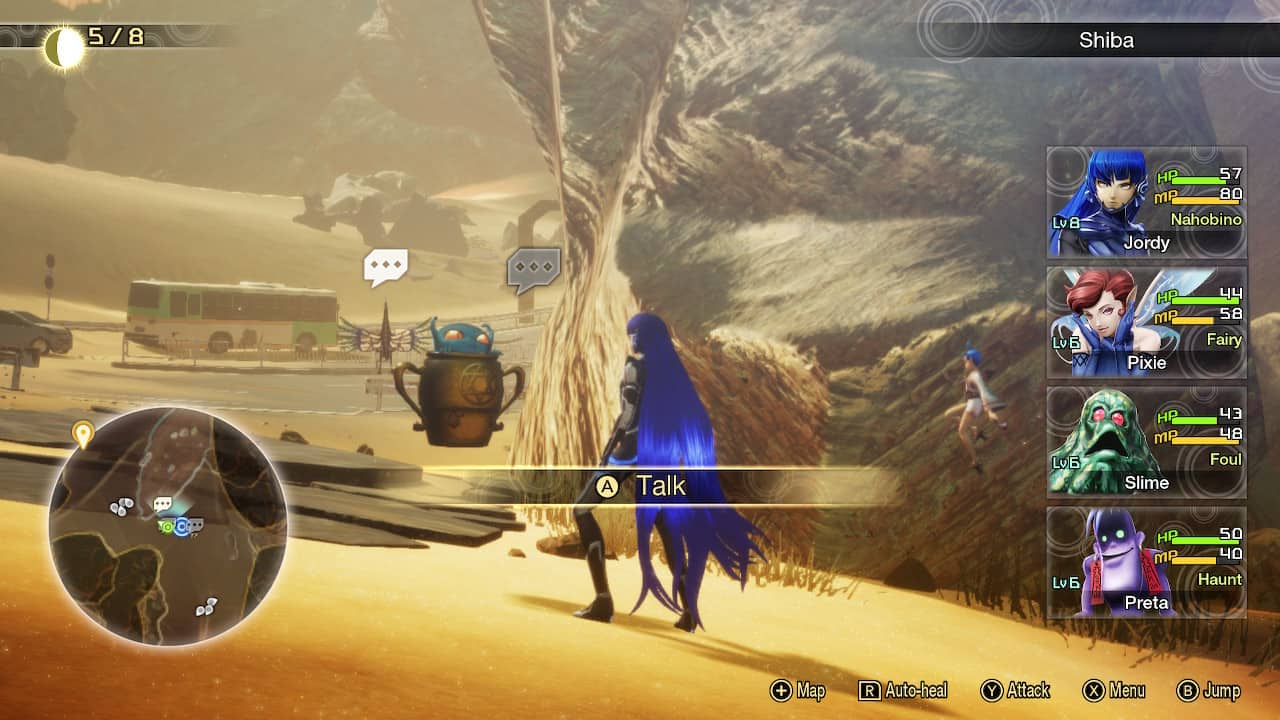Open the circular minimap

(168, 525)
